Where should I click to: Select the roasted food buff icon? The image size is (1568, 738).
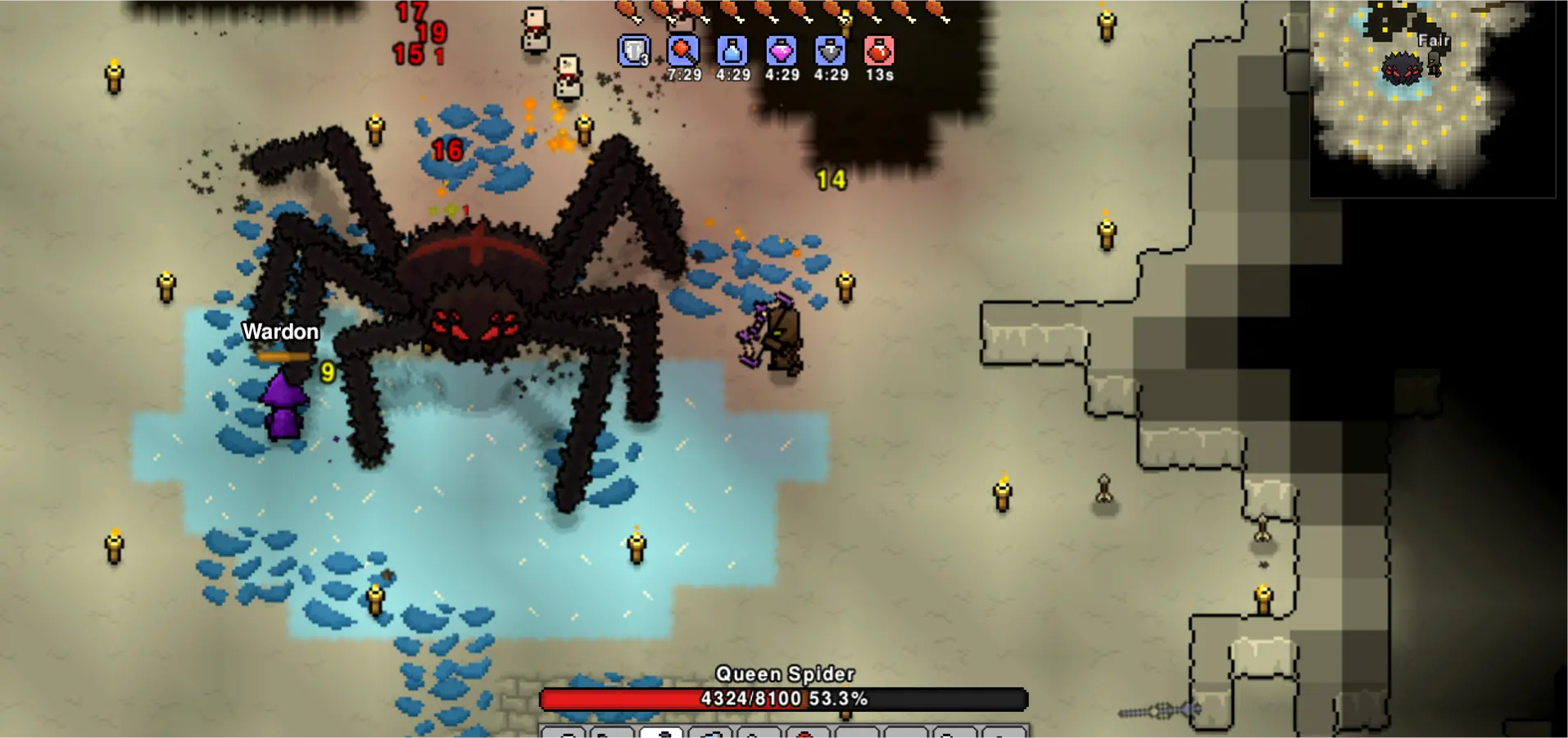pyautogui.click(x=683, y=51)
